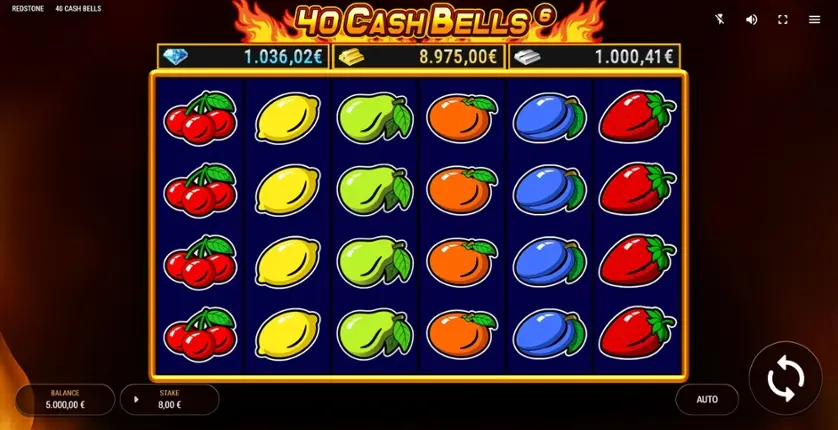This screenshot has width=838, height=430.
Task: Enable autoplay with the AUTO button
Action: pyautogui.click(x=706, y=399)
